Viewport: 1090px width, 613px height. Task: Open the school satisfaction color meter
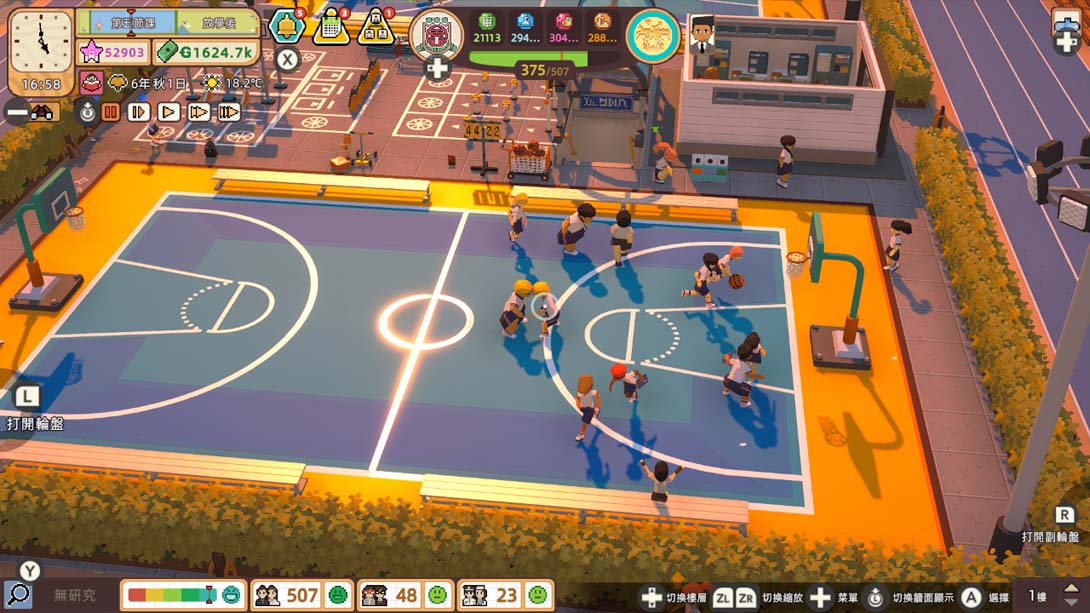click(183, 595)
